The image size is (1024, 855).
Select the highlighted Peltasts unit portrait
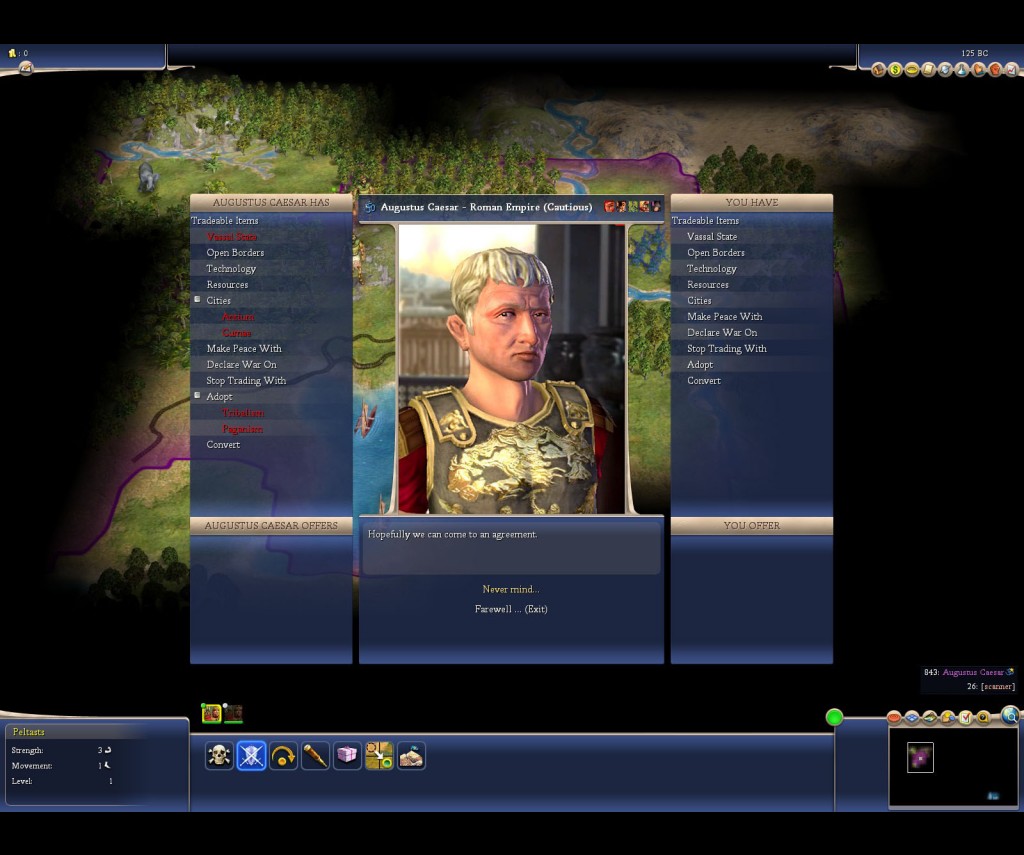click(x=211, y=713)
